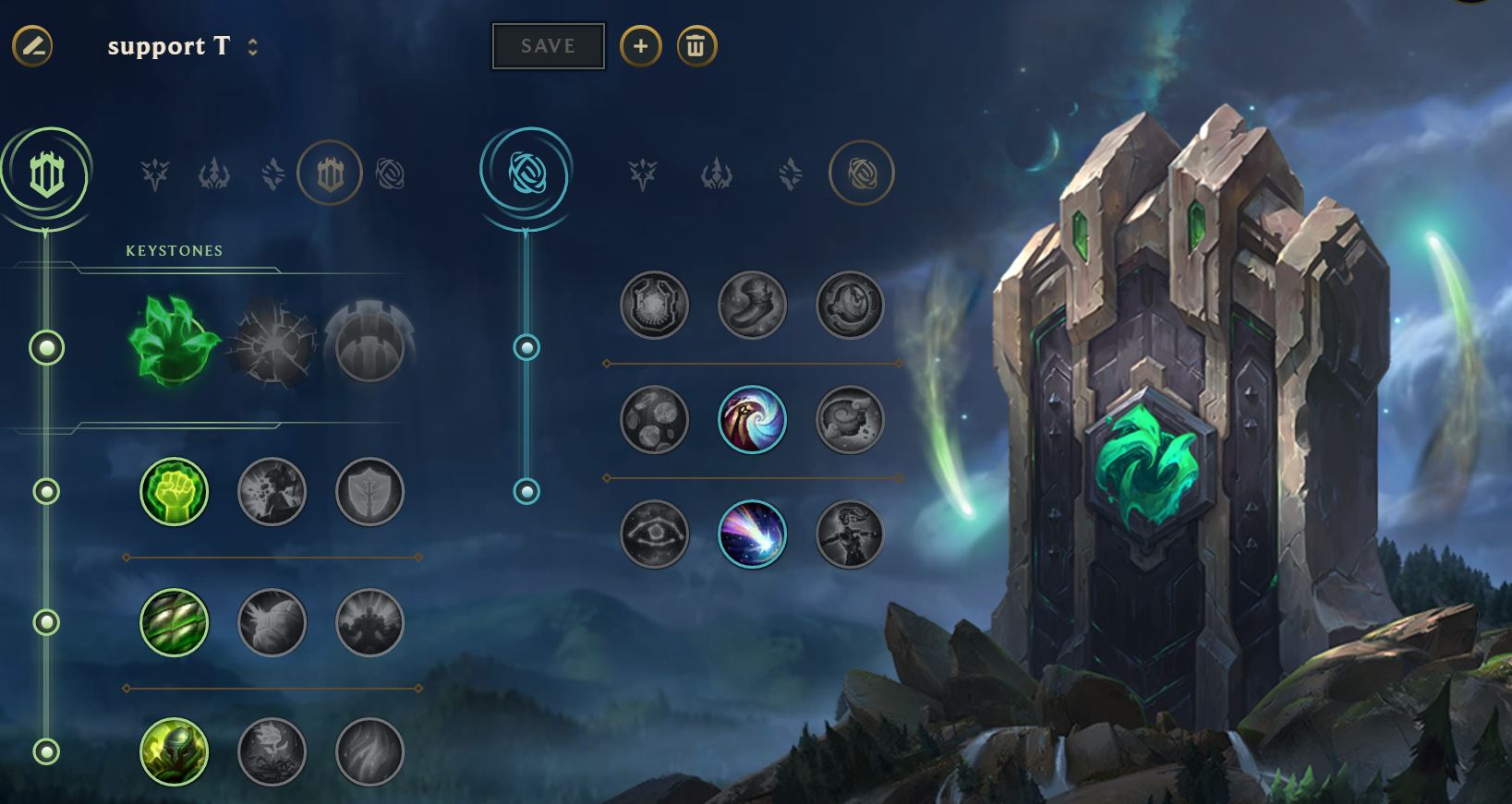Pick the Transcendence rune
The height and width of the screenshot is (804, 1512).
coord(654,419)
